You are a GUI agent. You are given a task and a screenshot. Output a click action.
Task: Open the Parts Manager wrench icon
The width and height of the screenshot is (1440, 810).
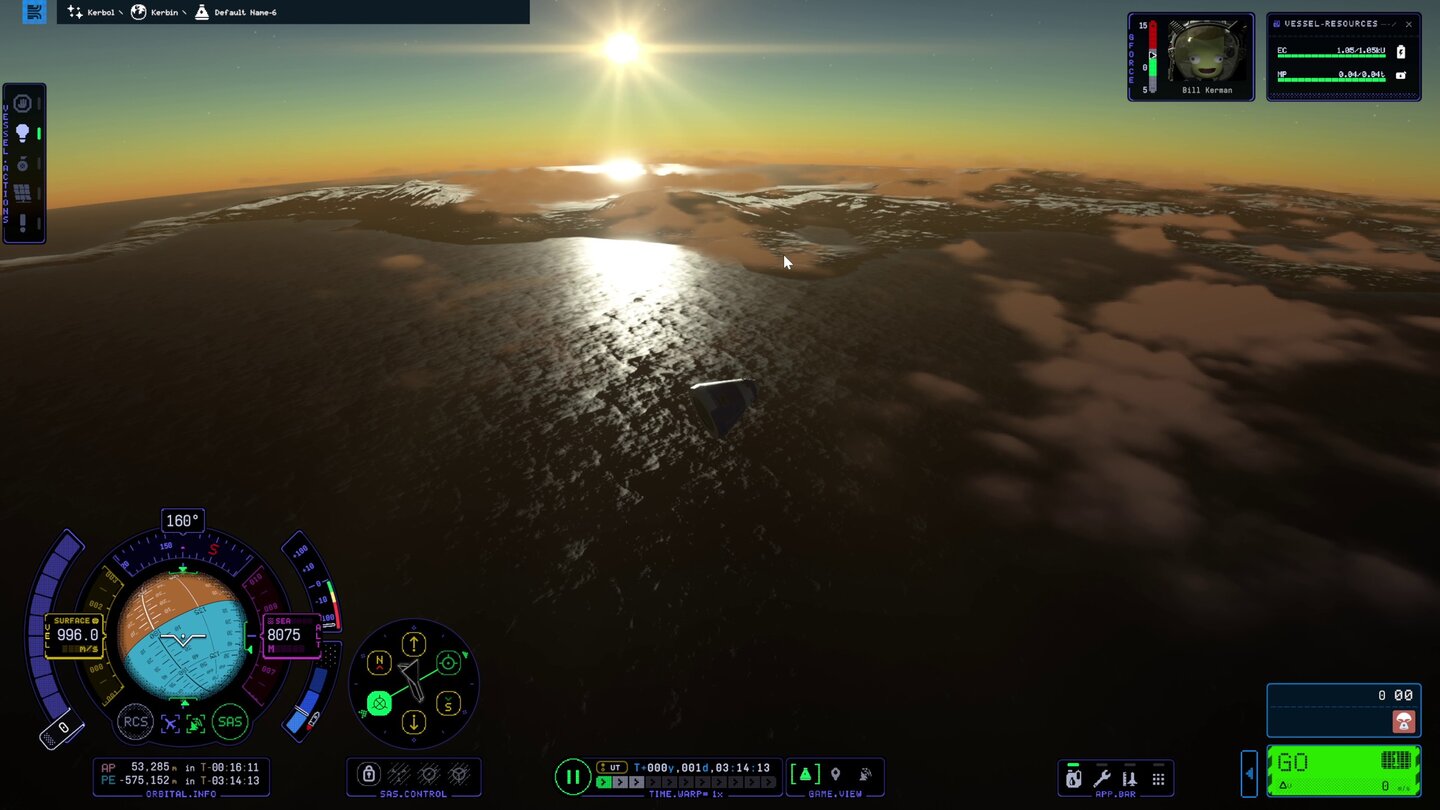(x=1101, y=778)
